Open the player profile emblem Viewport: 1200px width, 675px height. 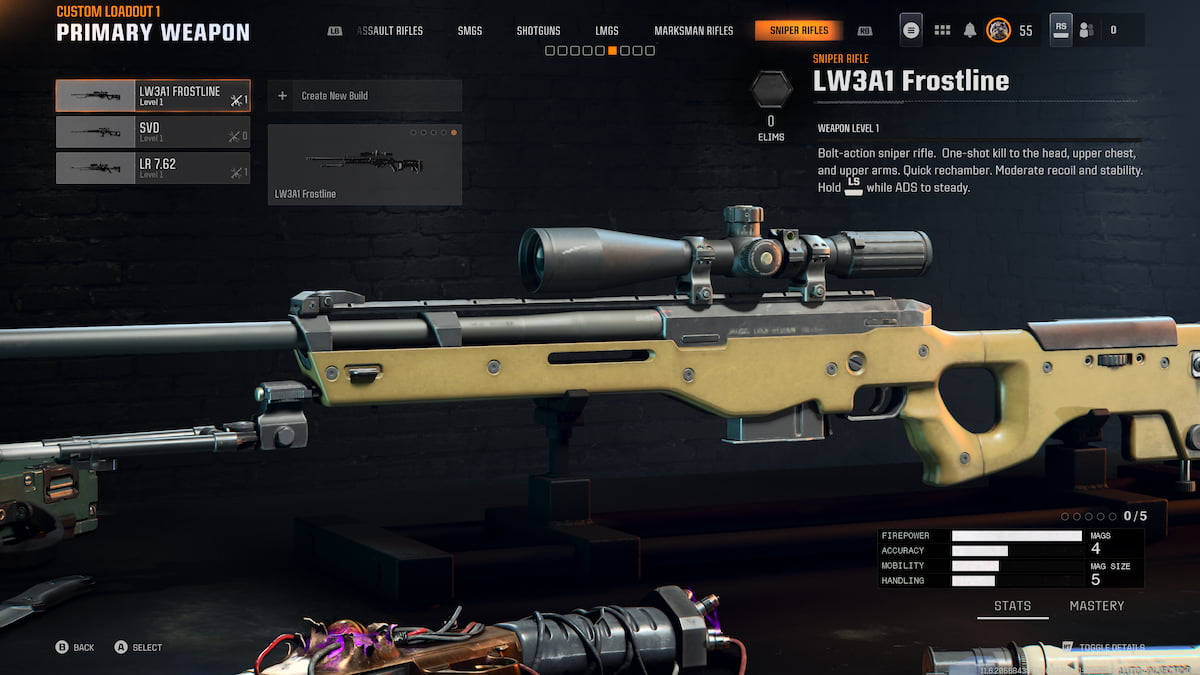click(998, 30)
